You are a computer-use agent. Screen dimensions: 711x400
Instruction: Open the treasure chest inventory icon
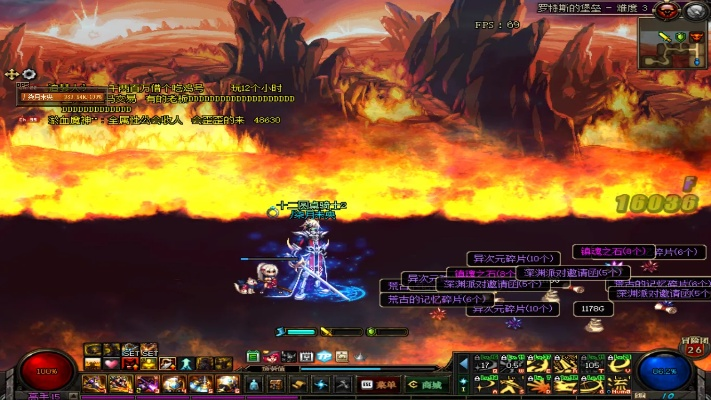coord(277,383)
